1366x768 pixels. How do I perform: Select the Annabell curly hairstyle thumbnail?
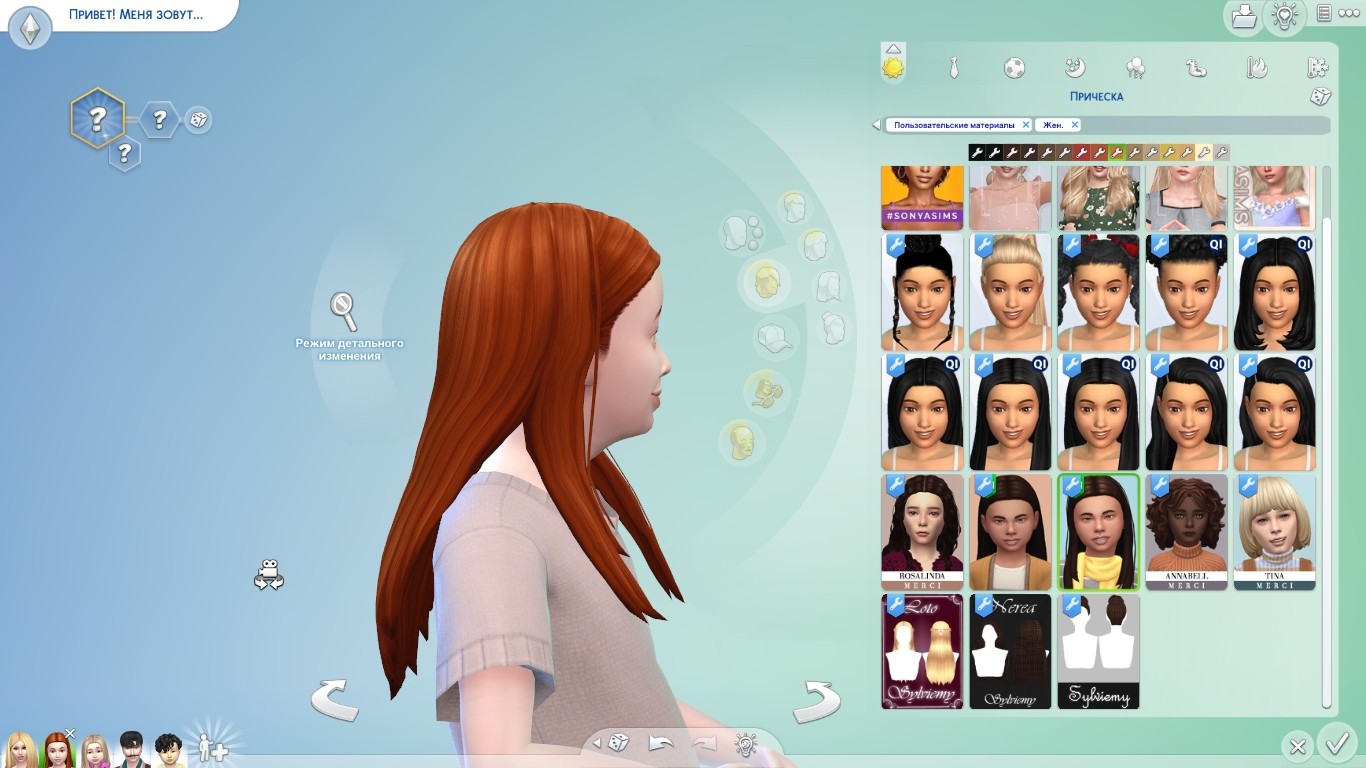point(1186,532)
